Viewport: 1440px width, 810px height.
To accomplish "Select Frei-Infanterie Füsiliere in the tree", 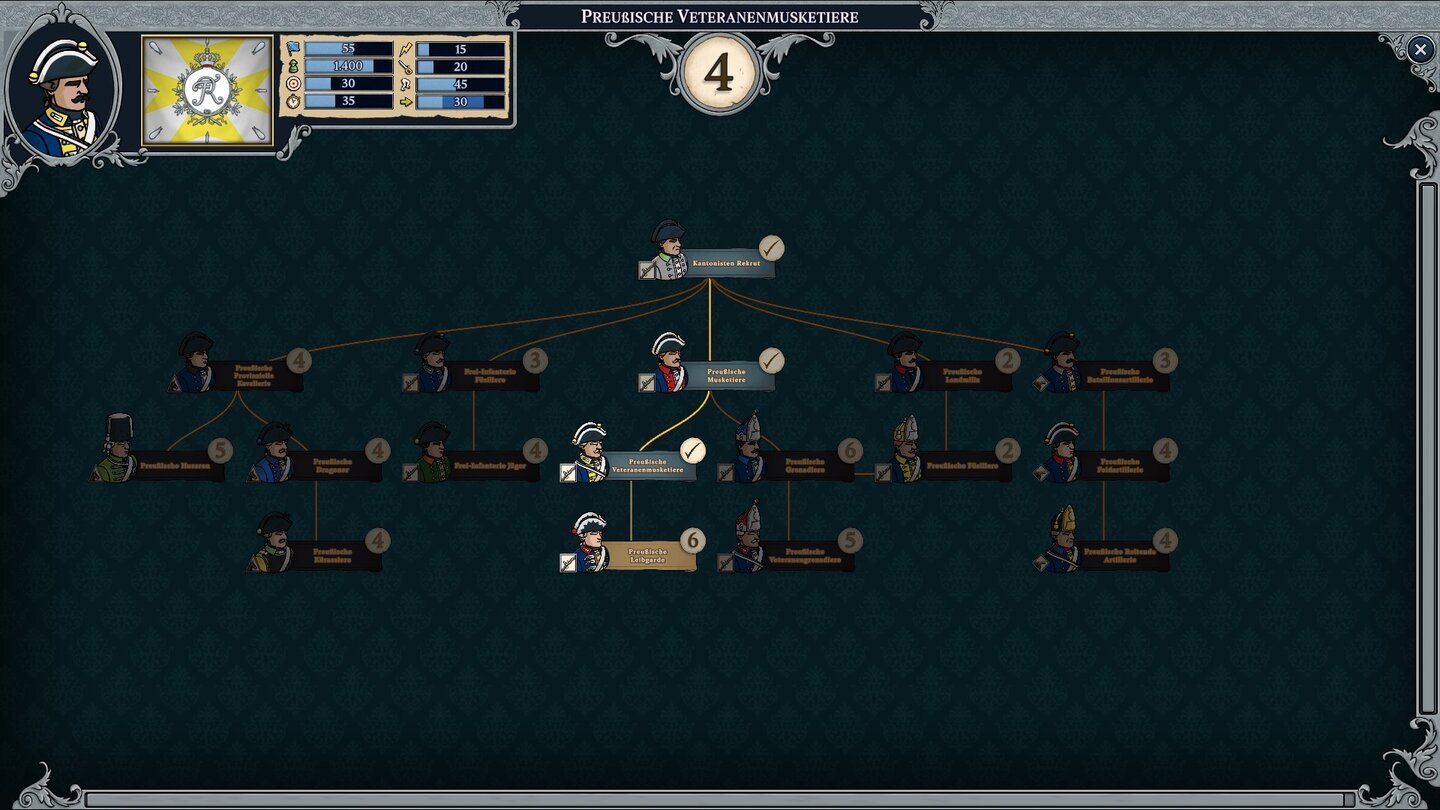I will click(x=490, y=376).
